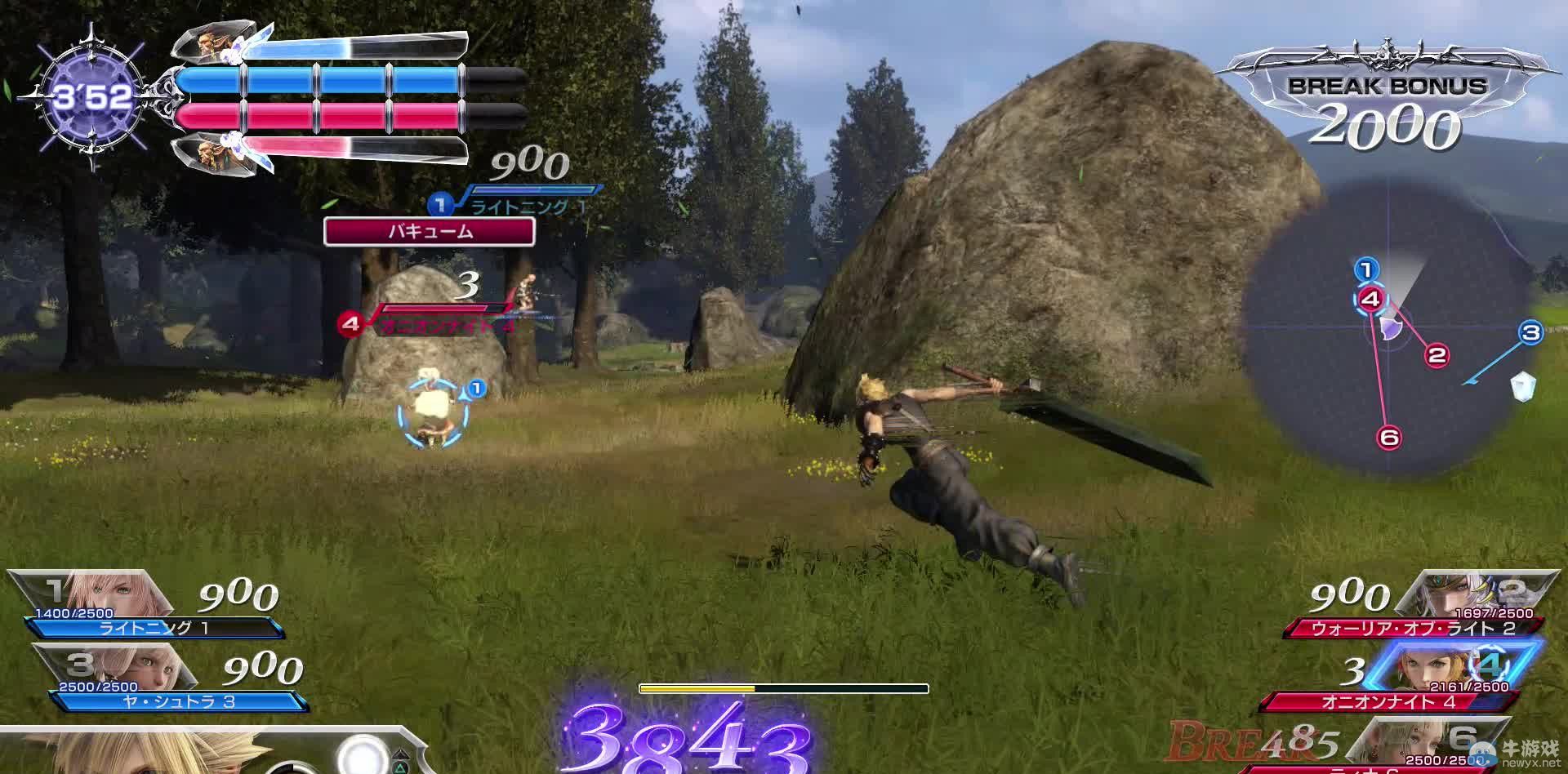
Task: Click the red enemy marker 6 on the radar
Action: (x=1389, y=438)
